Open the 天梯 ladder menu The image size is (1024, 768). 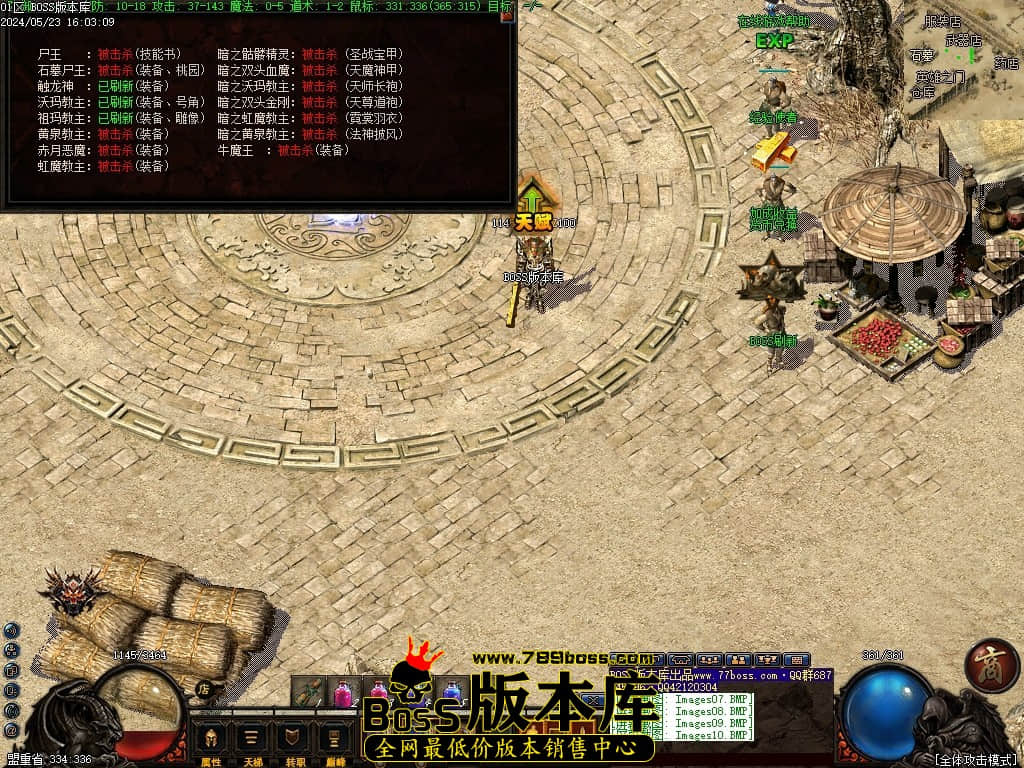(x=253, y=740)
